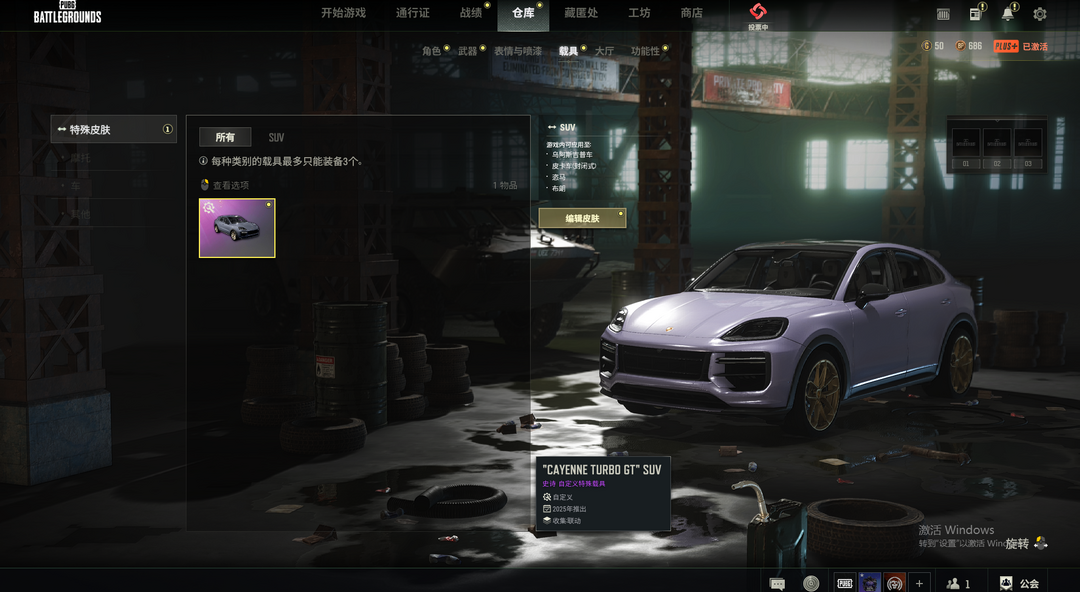Show the 大厅 (Lobby) sub-tab
This screenshot has height=592, width=1080.
[x=604, y=51]
